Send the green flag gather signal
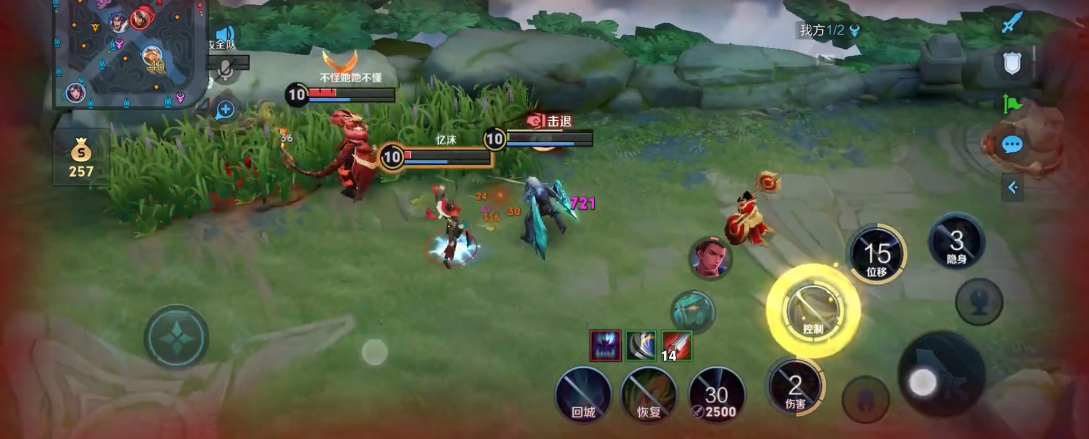1089x439 pixels. (x=1012, y=104)
